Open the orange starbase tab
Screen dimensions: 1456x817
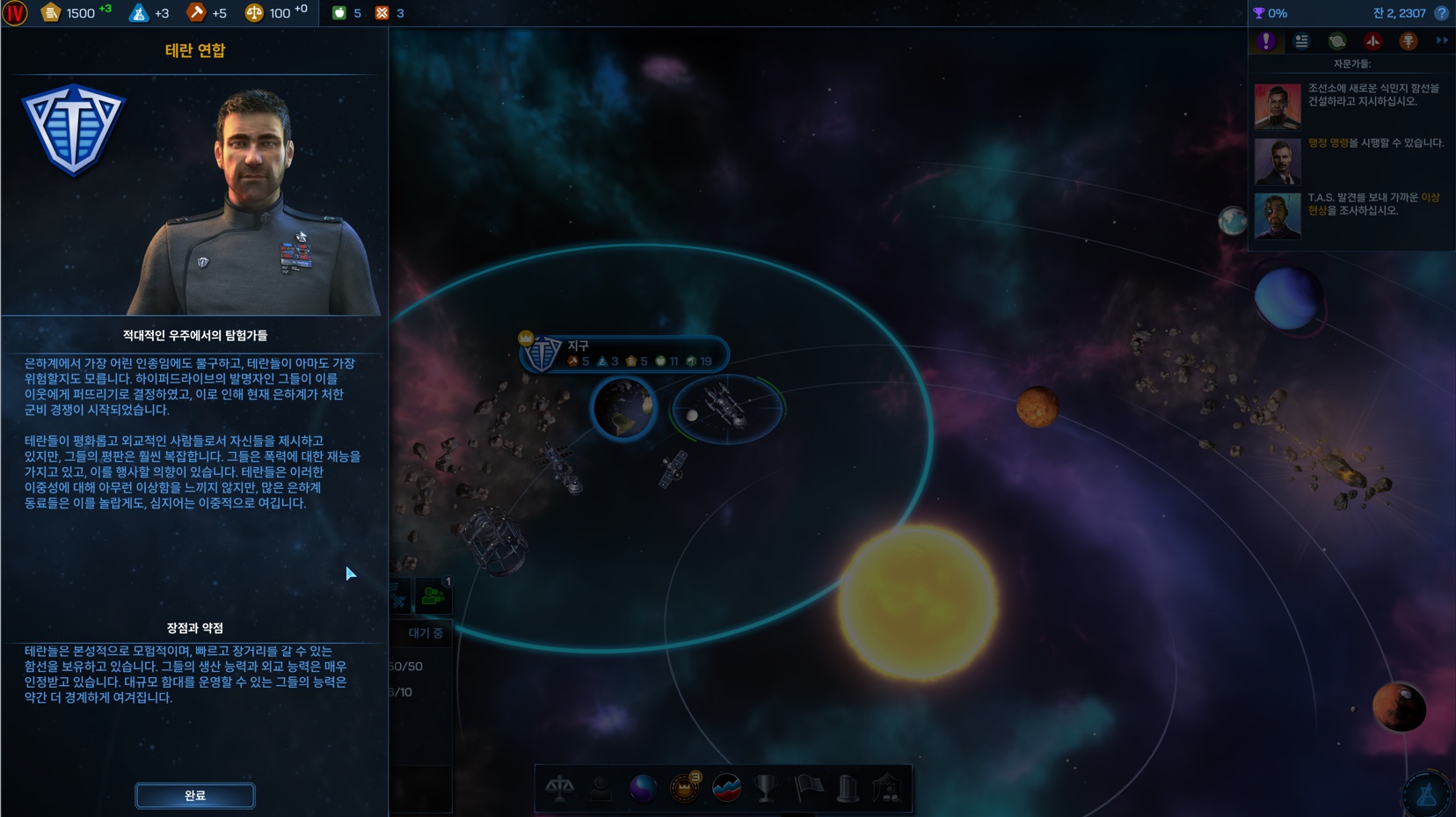(1408, 41)
